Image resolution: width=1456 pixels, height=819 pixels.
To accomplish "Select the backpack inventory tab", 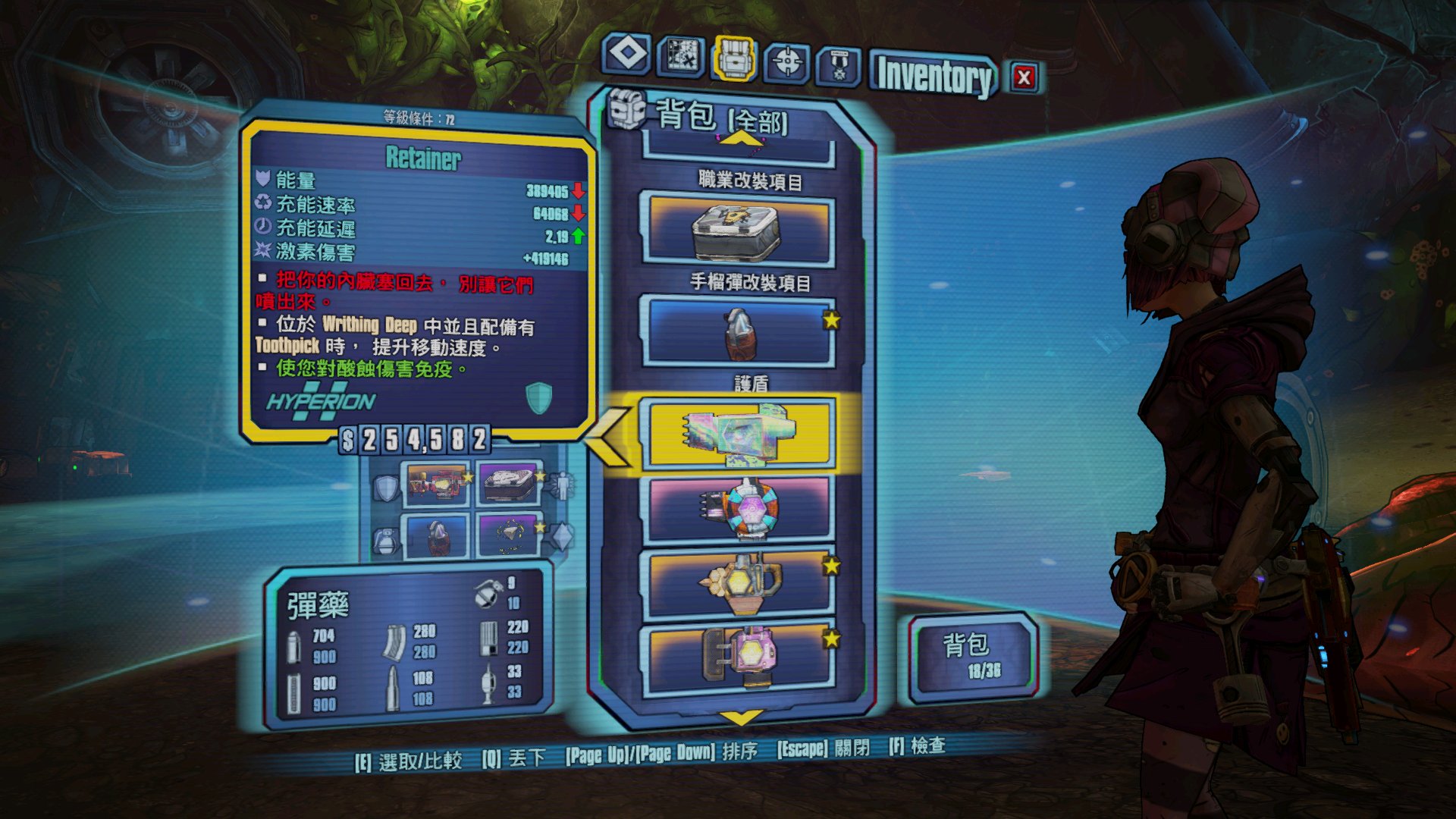I will [733, 58].
